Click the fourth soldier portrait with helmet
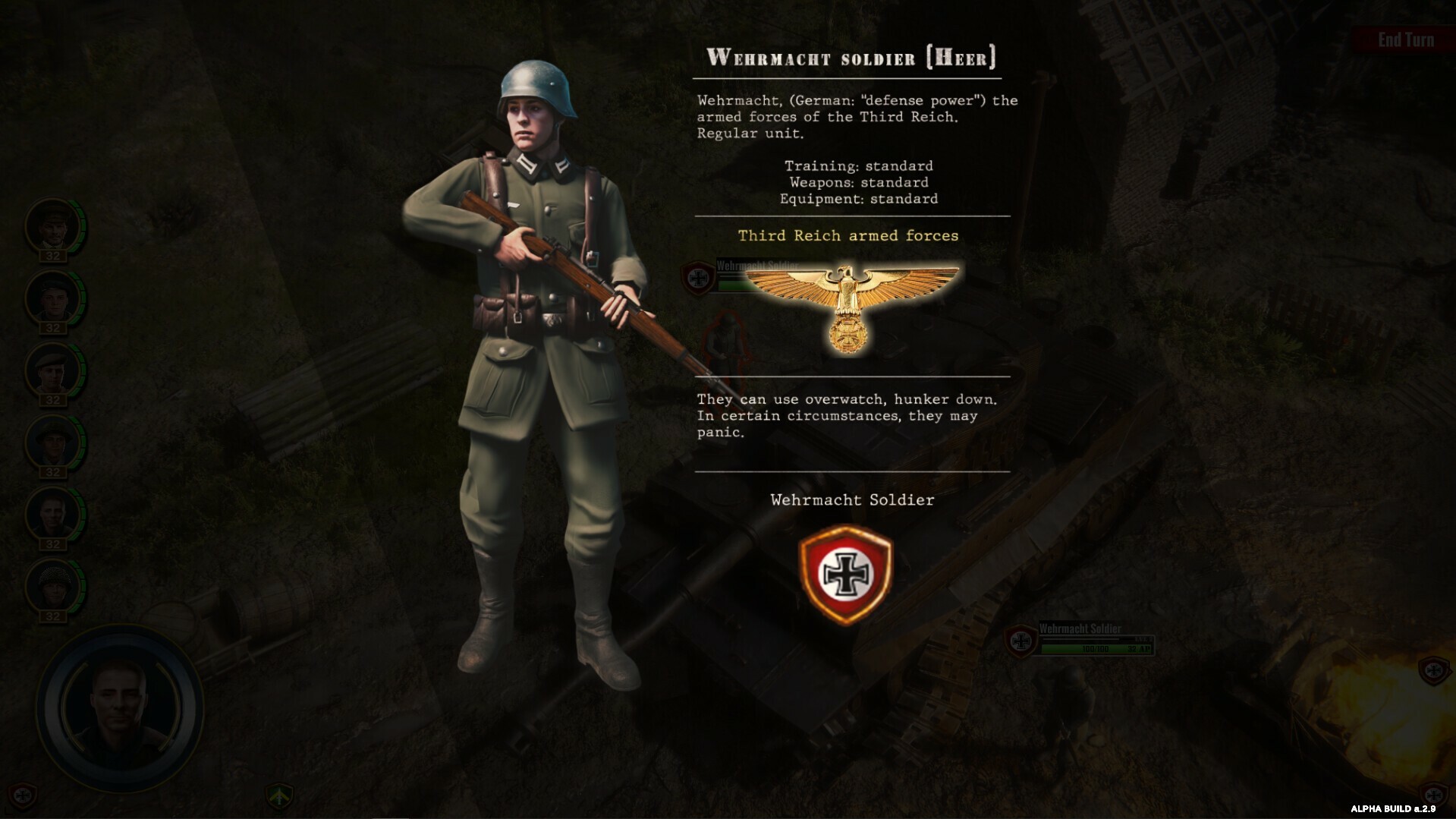Screen dimensions: 1456x819 click(x=53, y=444)
